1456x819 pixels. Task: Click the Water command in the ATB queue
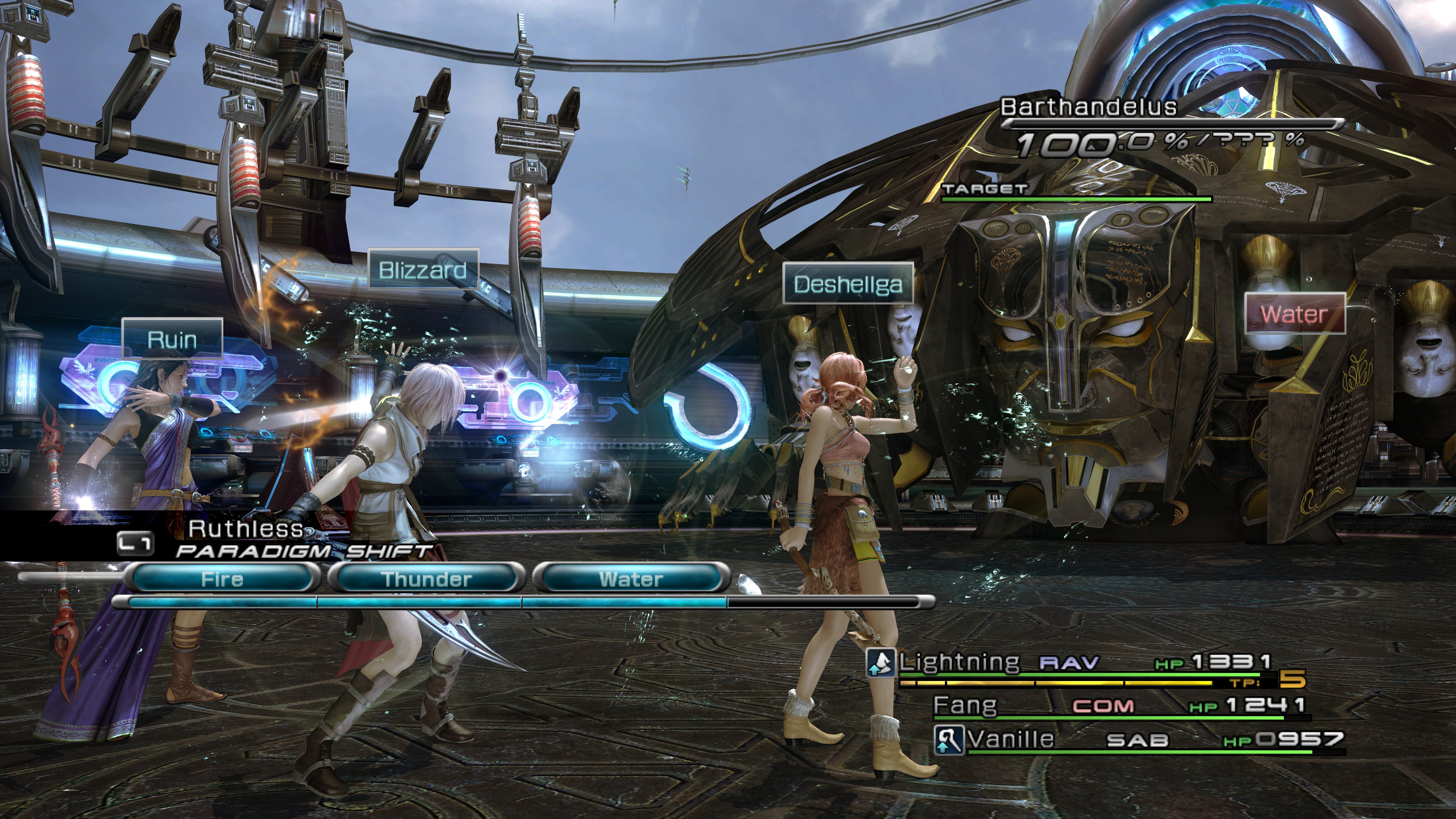(631, 579)
